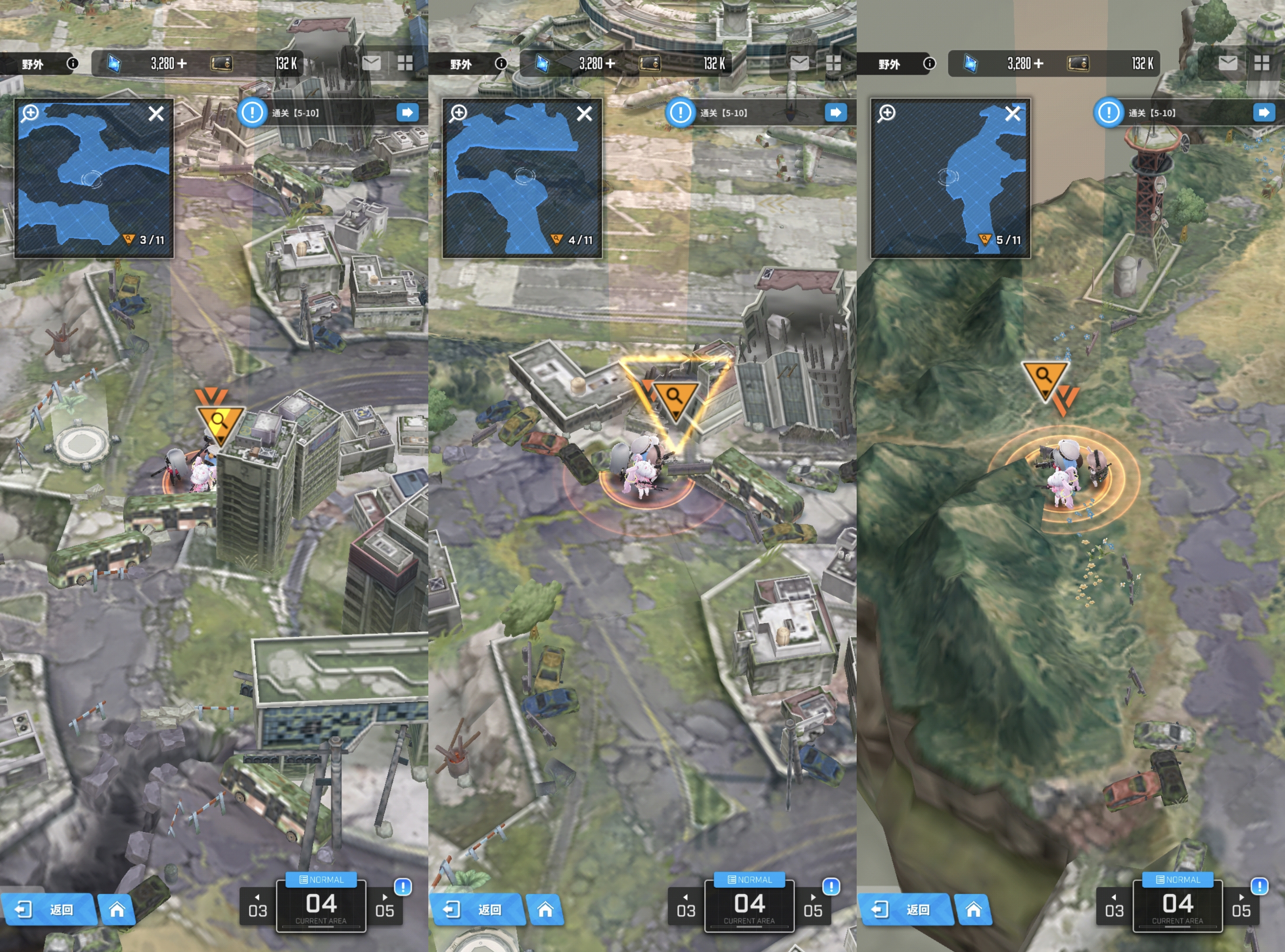
Task: Close the minimap showing 3/11
Action: [x=156, y=114]
